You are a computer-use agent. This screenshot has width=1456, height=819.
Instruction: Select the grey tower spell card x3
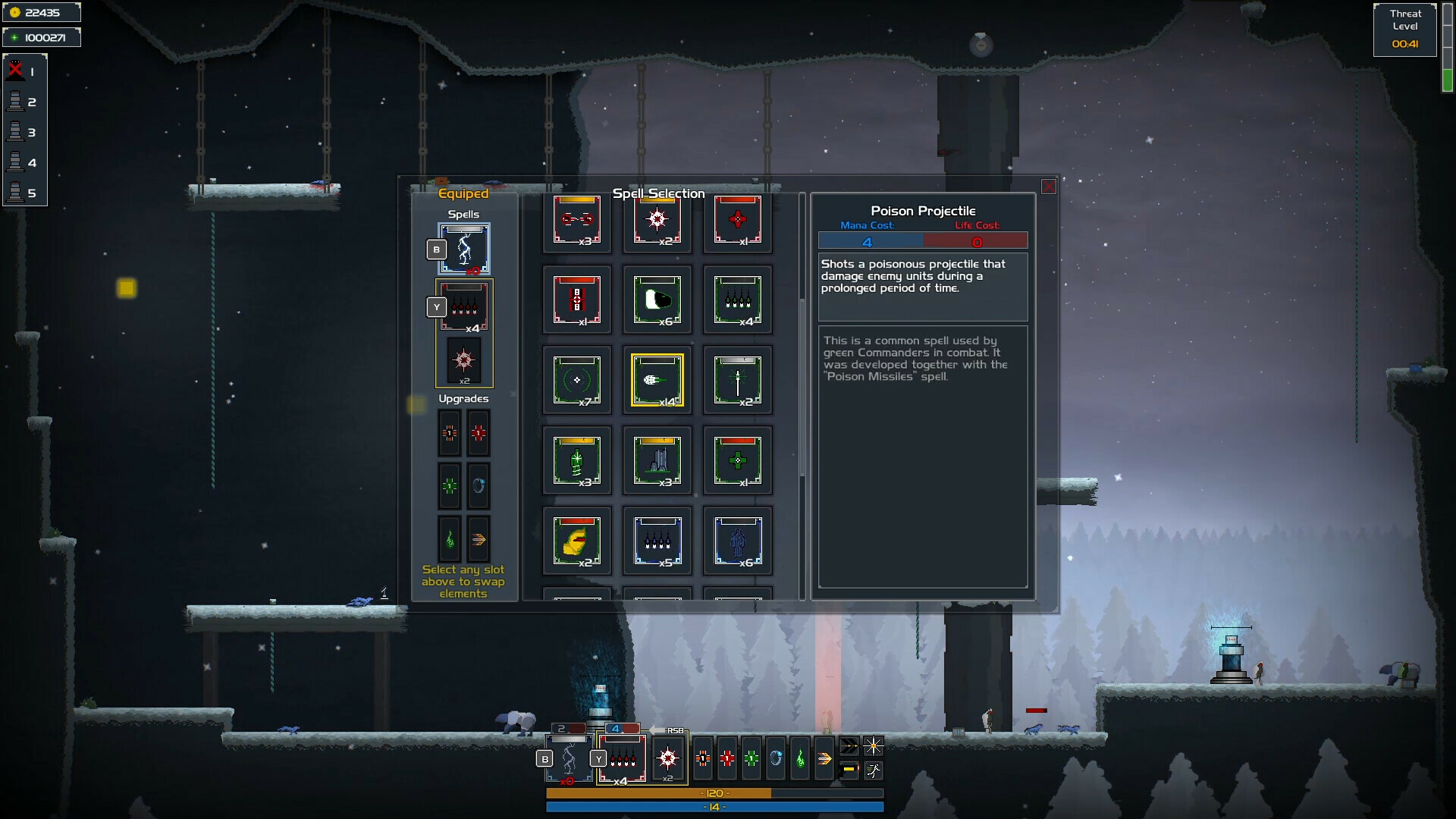tap(657, 460)
